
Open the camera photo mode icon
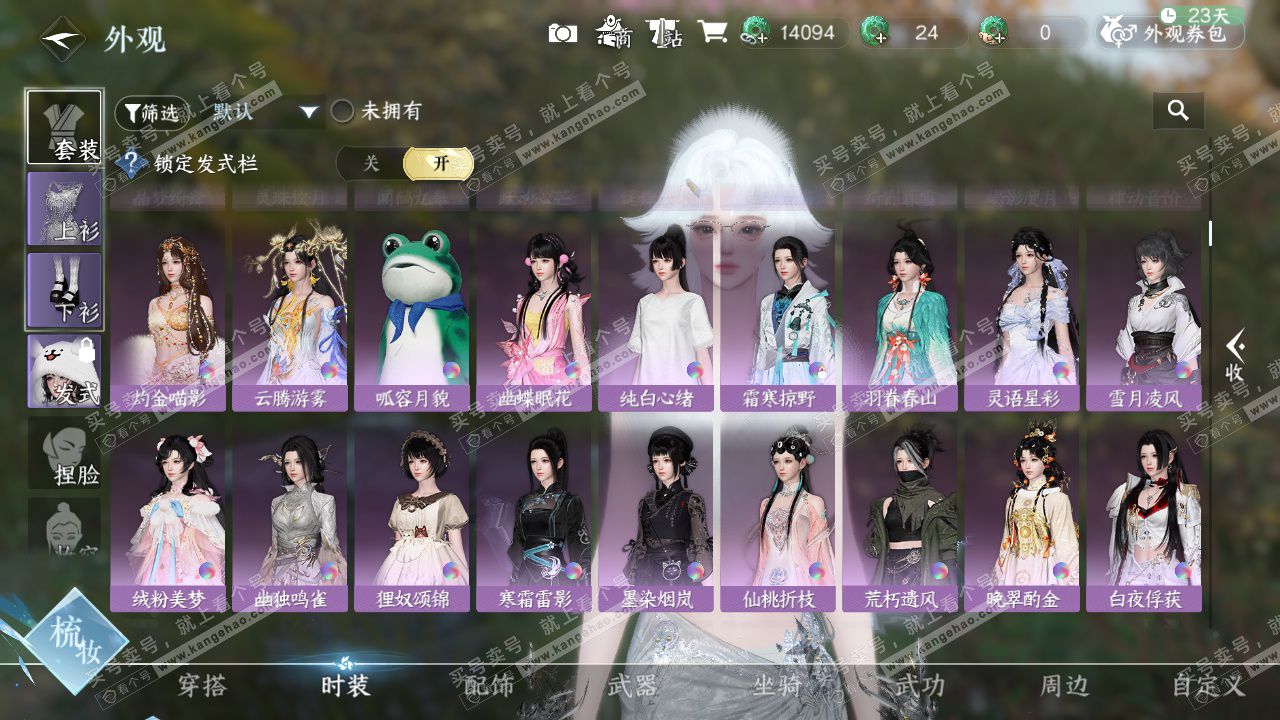(x=563, y=33)
